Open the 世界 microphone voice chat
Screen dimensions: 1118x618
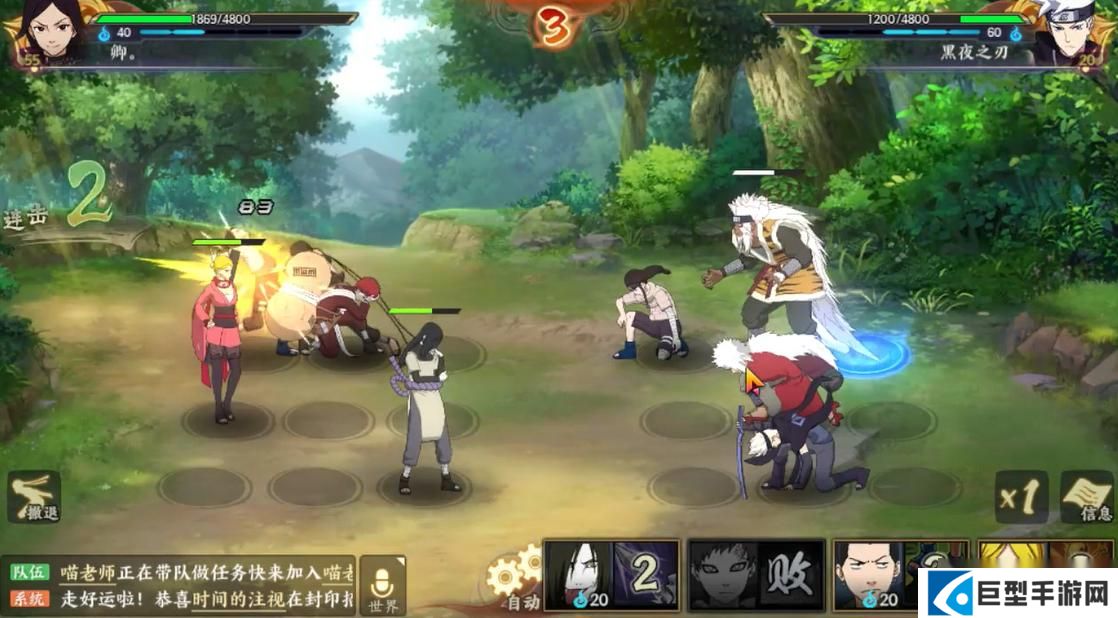click(x=383, y=587)
